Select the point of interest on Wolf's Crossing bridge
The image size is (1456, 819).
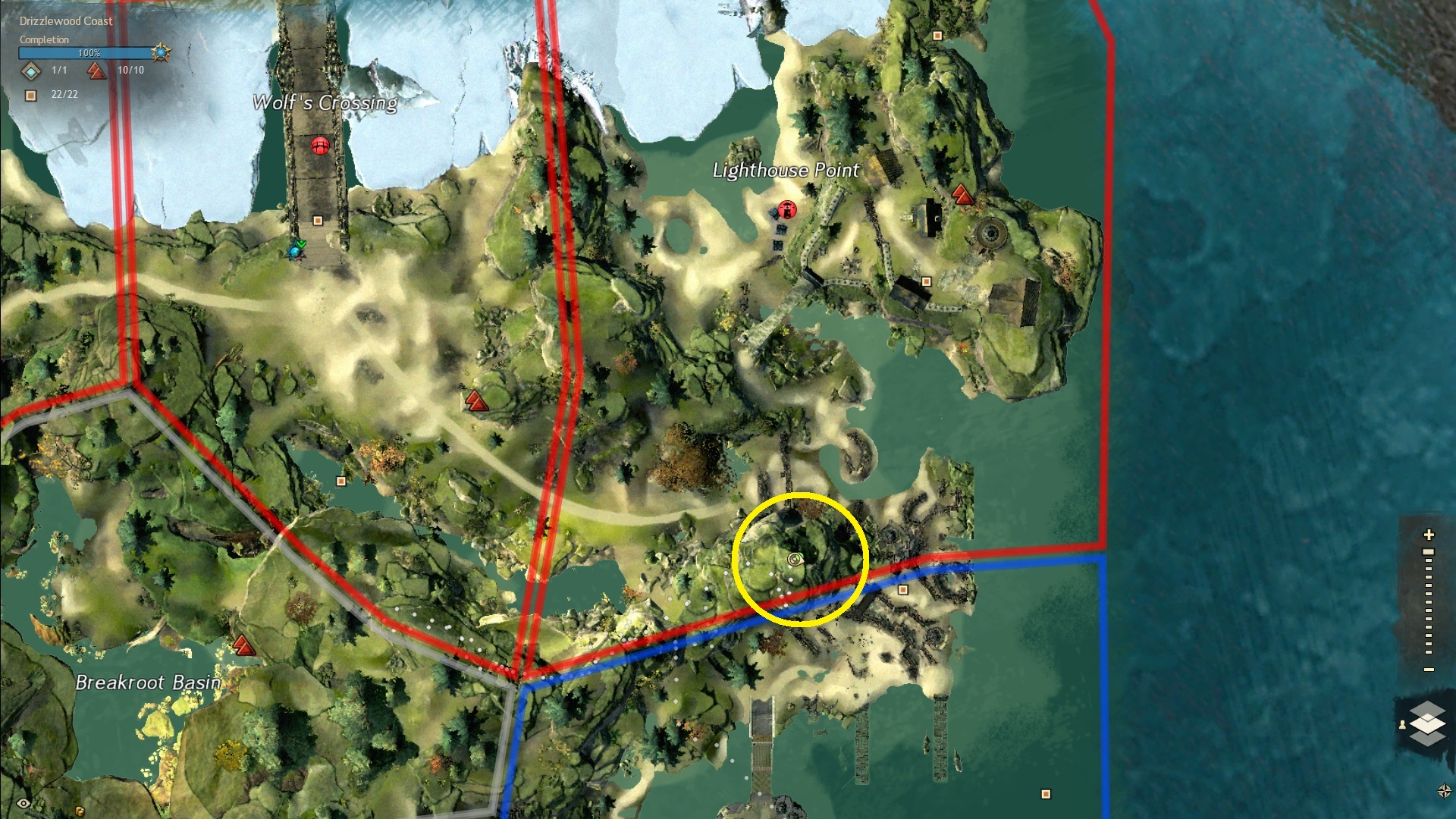click(x=318, y=221)
